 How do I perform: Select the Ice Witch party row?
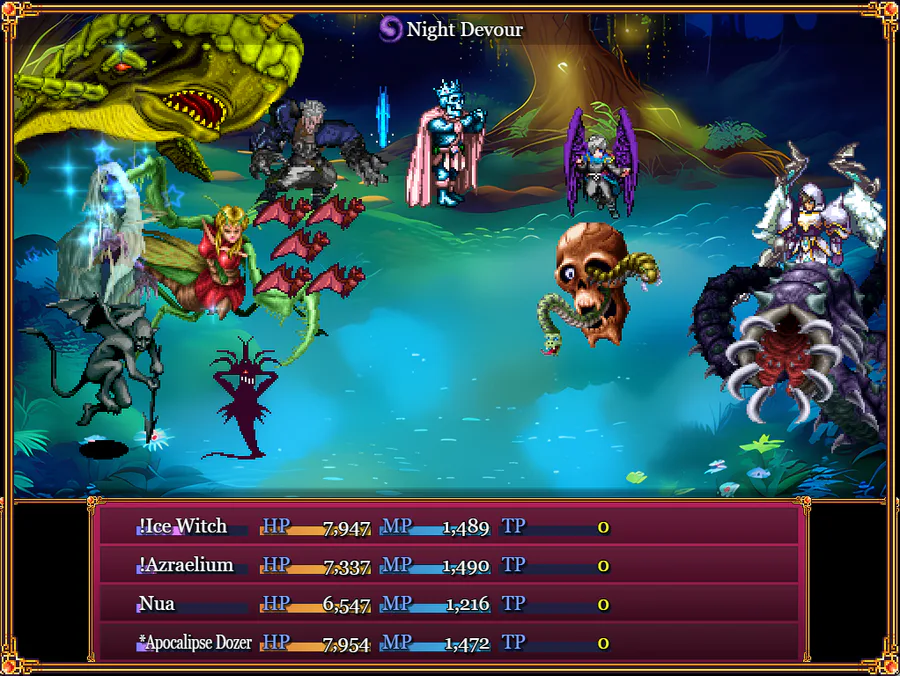pos(450,527)
